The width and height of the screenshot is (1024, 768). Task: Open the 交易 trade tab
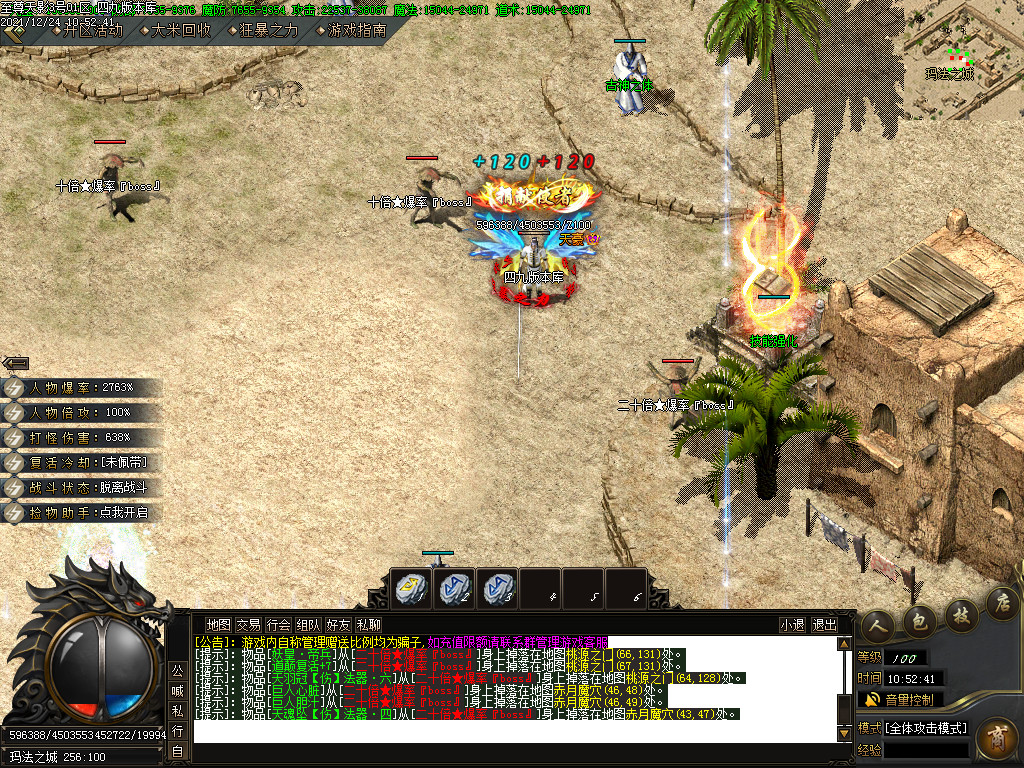coord(248,625)
